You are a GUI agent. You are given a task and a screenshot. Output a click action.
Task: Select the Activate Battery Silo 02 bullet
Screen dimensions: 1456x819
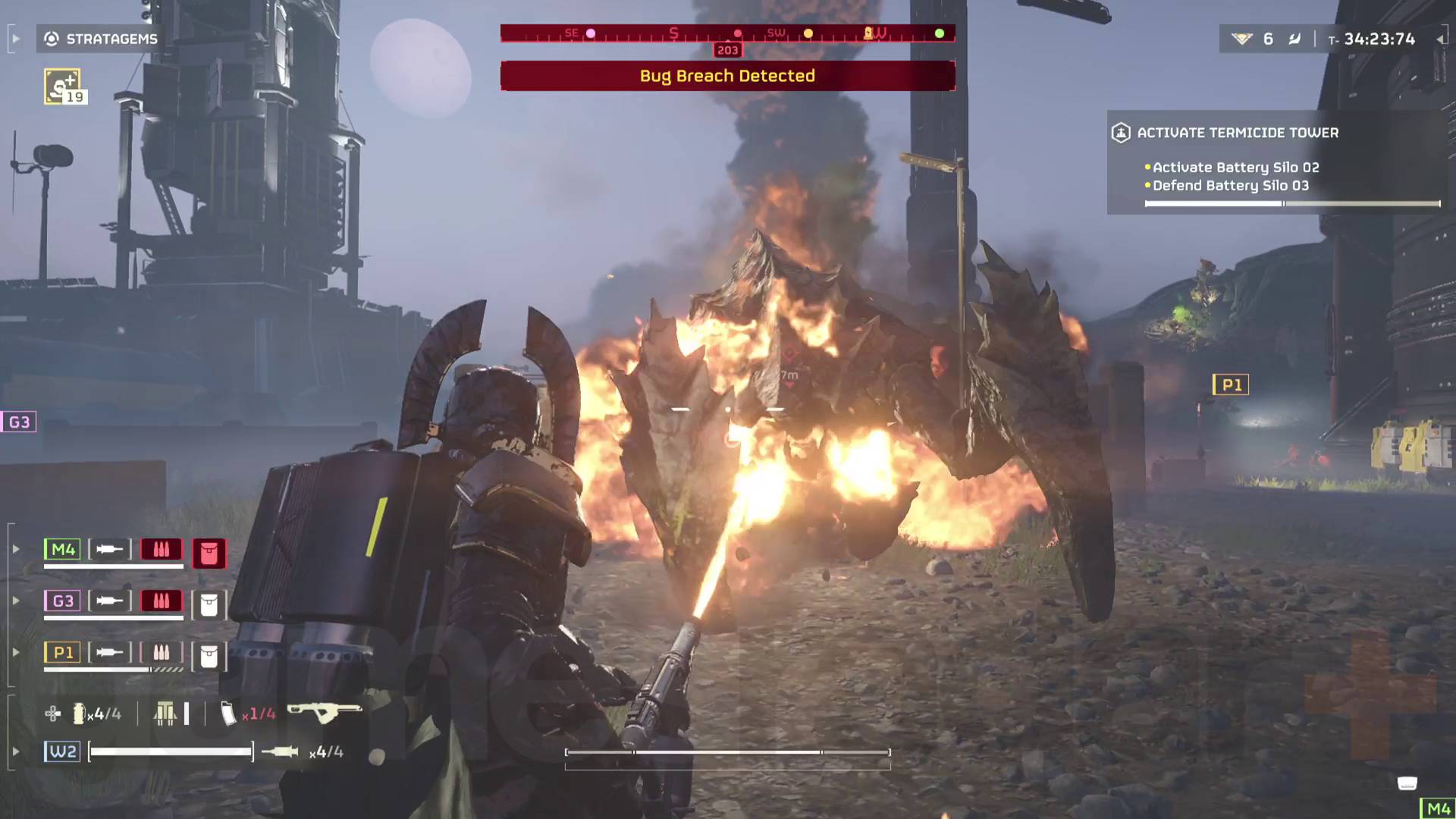[x=1147, y=168]
